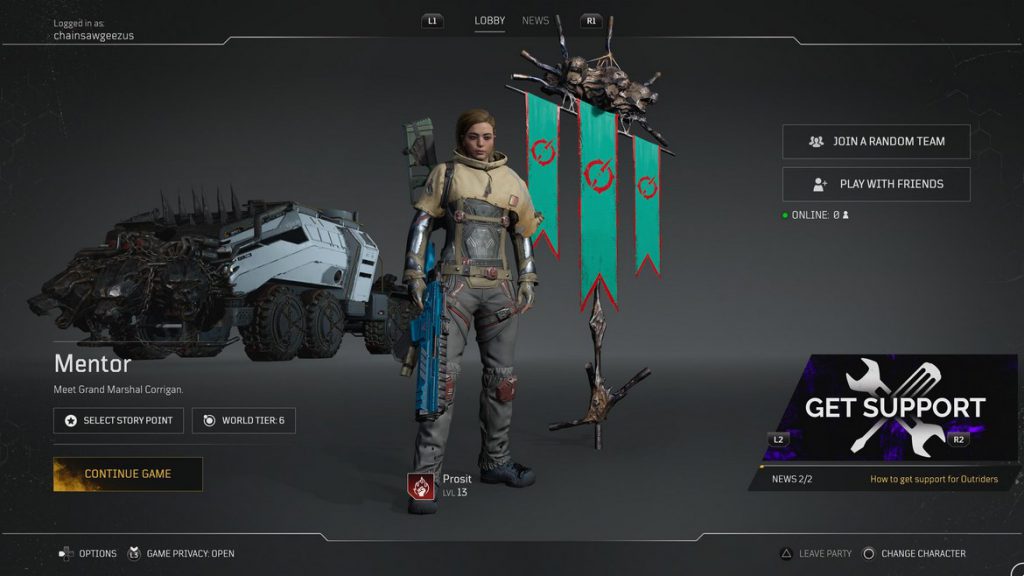
Task: Follow the support for Outriders link
Action: 933,479
